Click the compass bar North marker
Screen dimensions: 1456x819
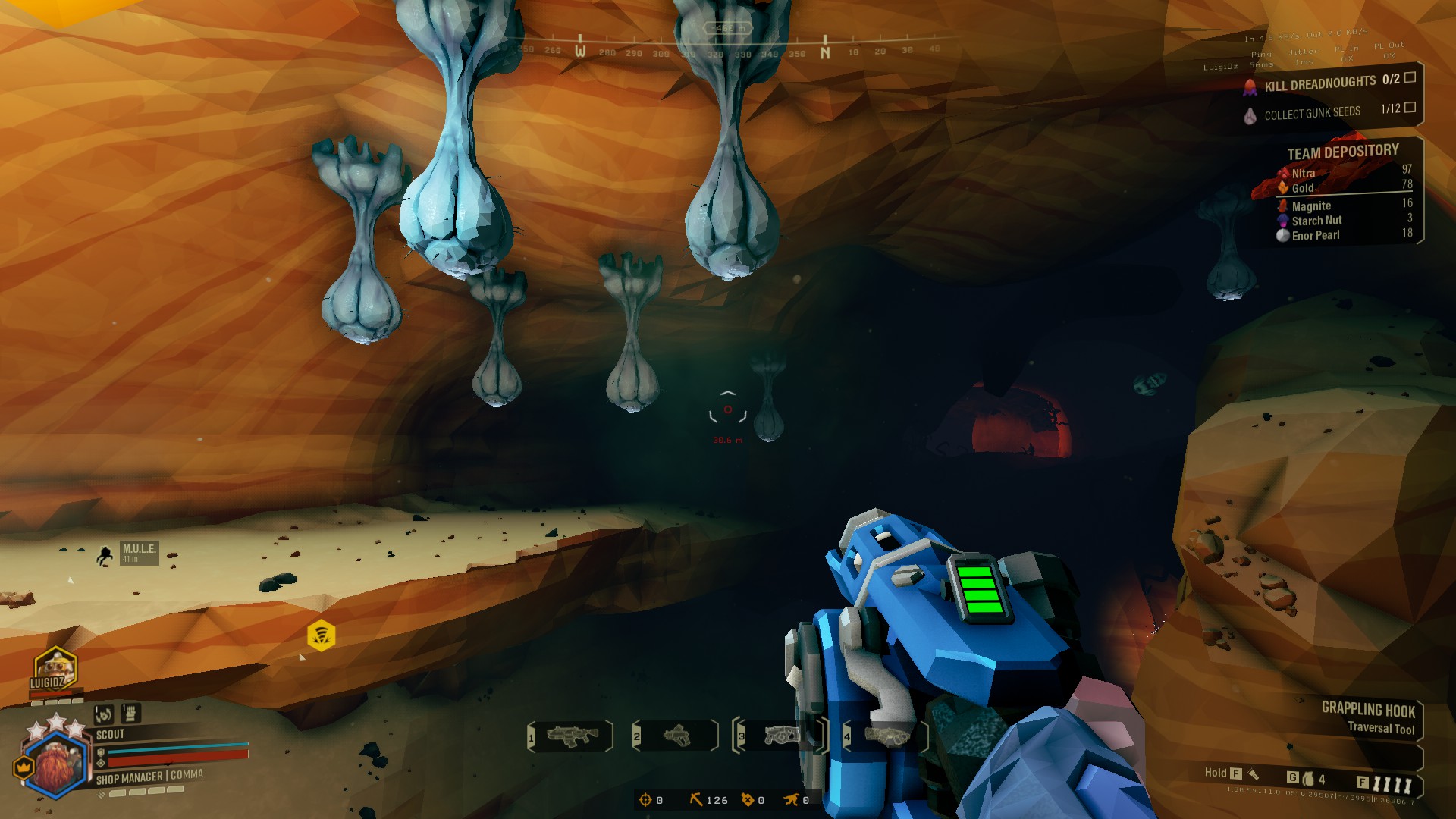tap(825, 52)
